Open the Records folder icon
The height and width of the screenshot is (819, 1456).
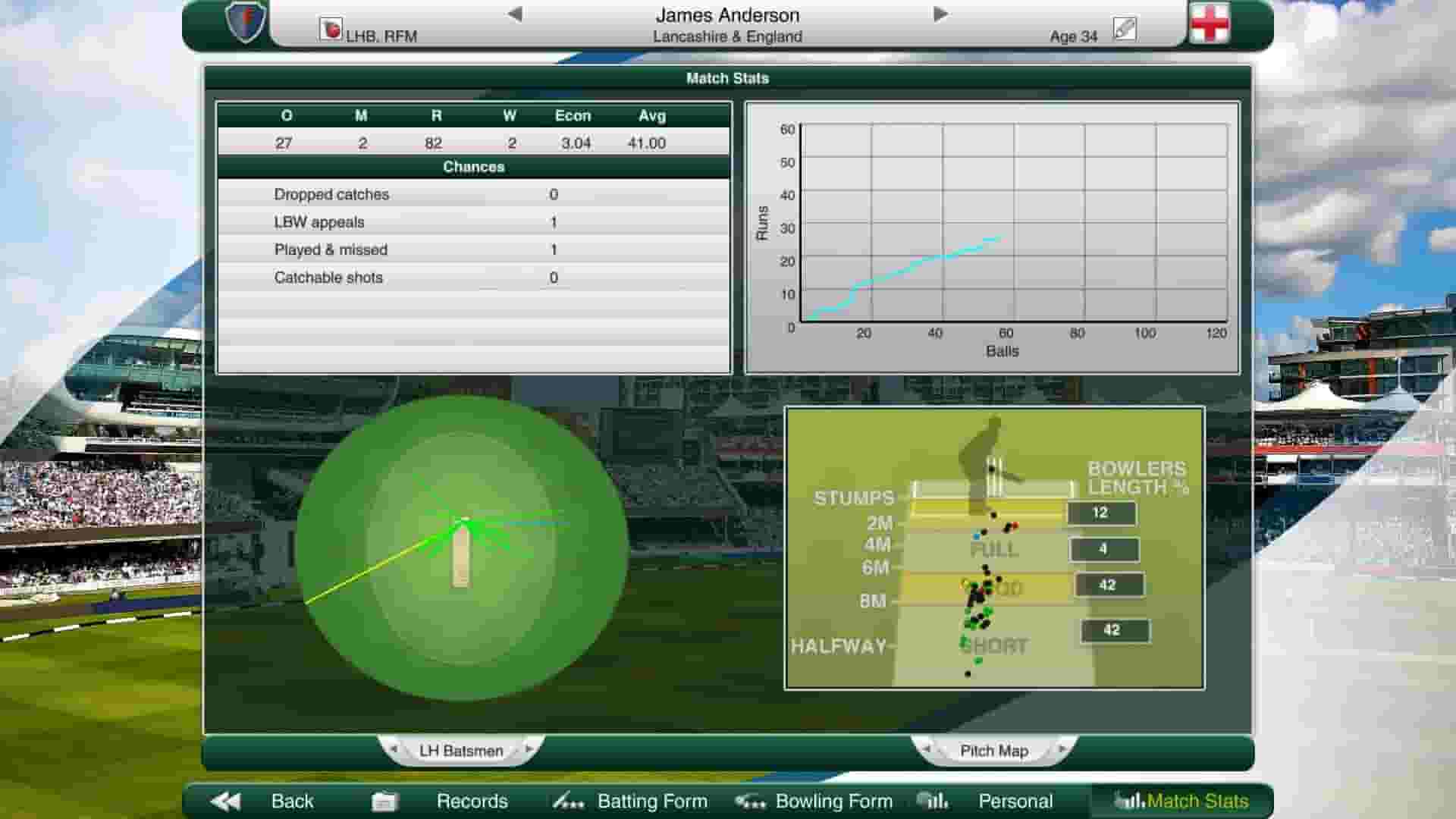(x=385, y=800)
